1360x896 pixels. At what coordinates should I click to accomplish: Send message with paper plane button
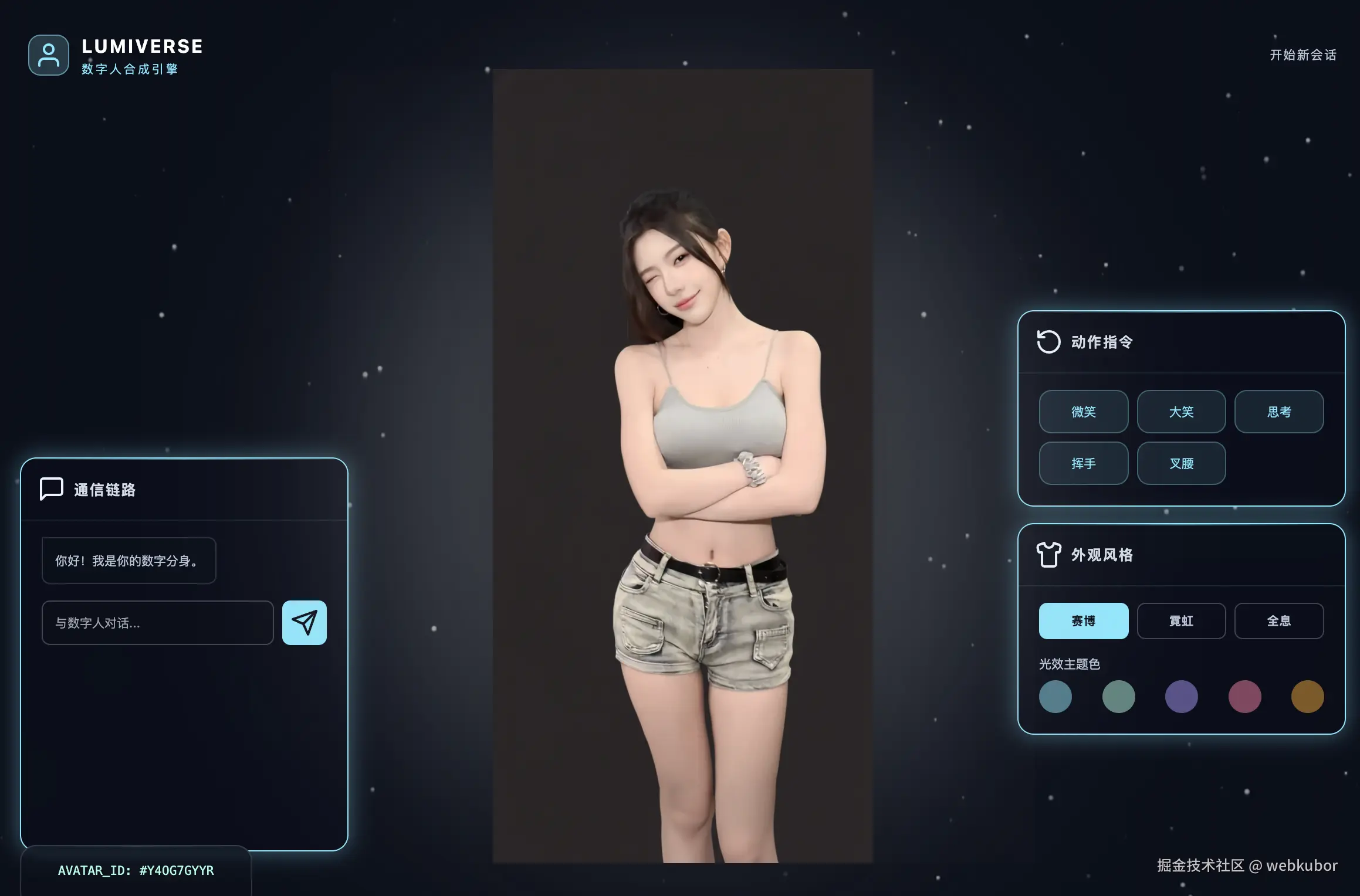[304, 623]
